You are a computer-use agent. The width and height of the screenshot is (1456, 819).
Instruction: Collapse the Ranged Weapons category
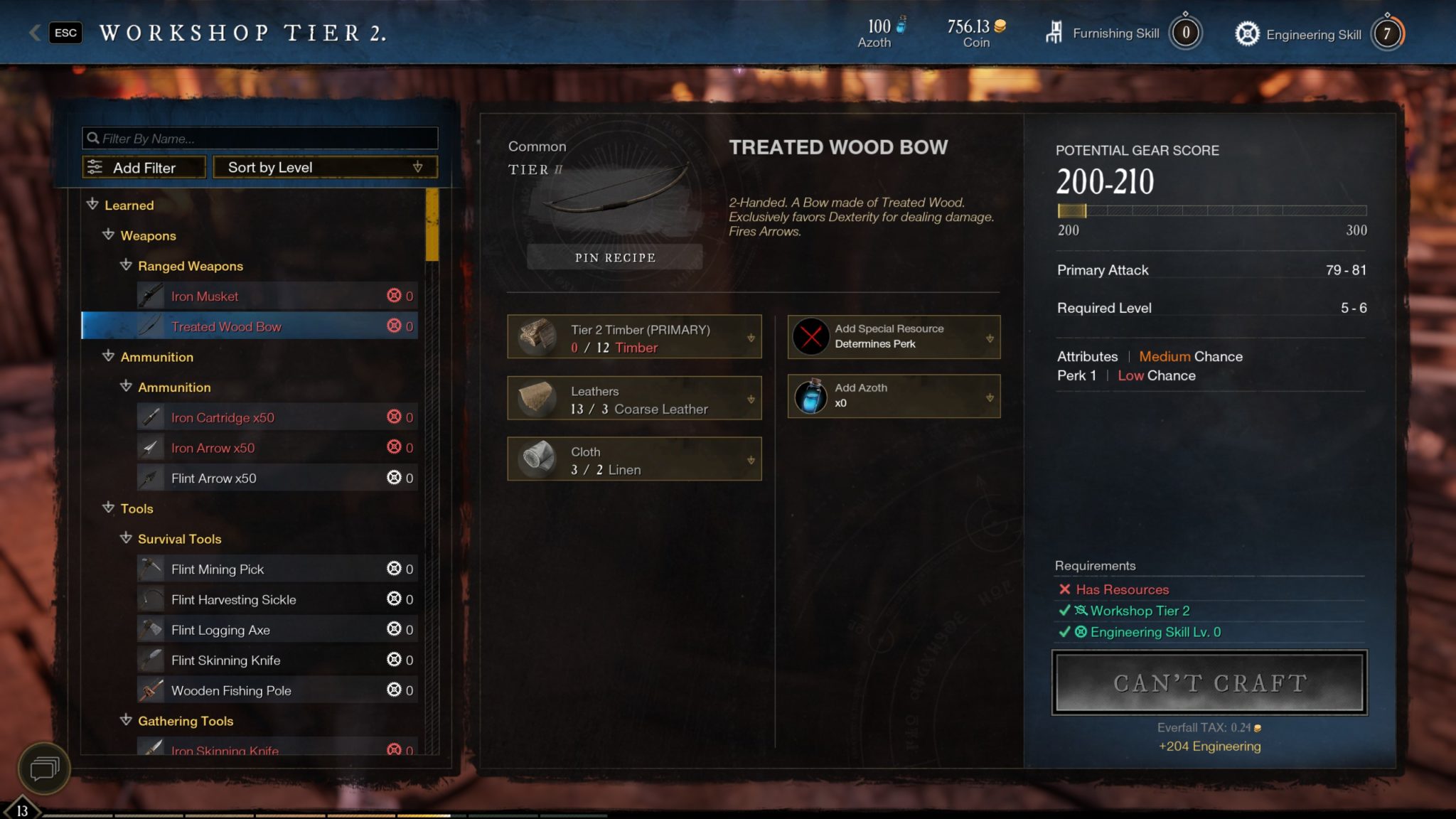(127, 266)
